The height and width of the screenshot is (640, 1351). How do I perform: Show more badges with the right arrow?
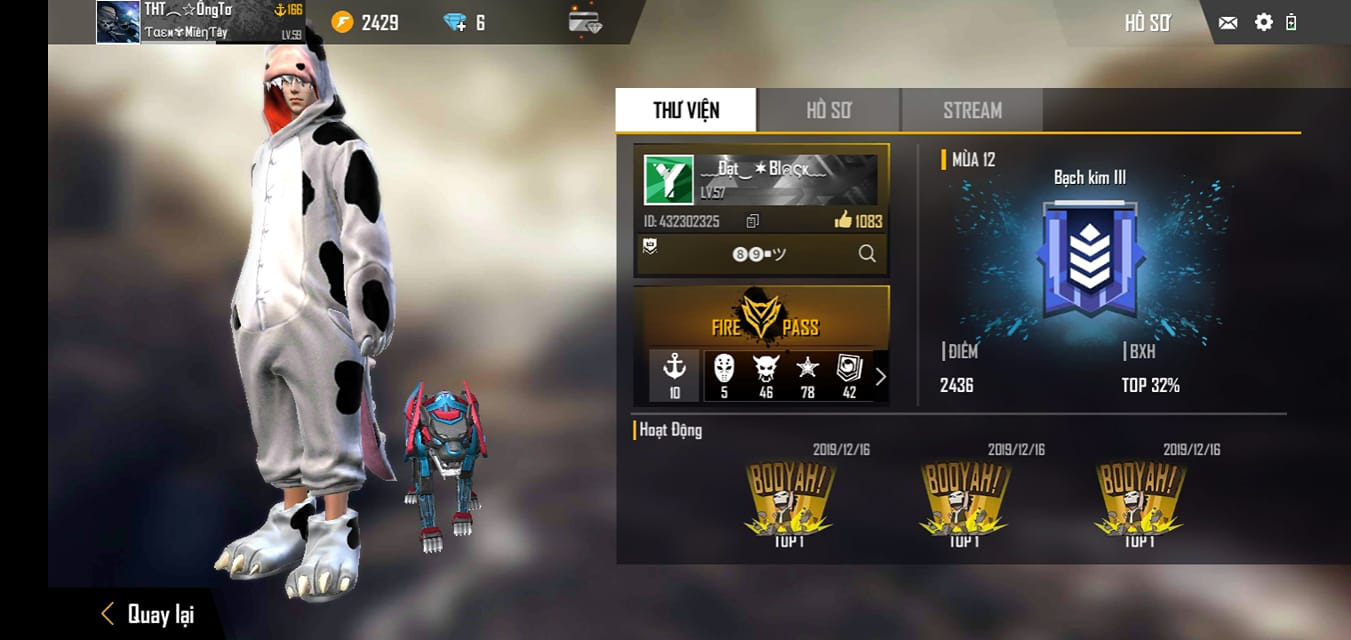pos(880,376)
